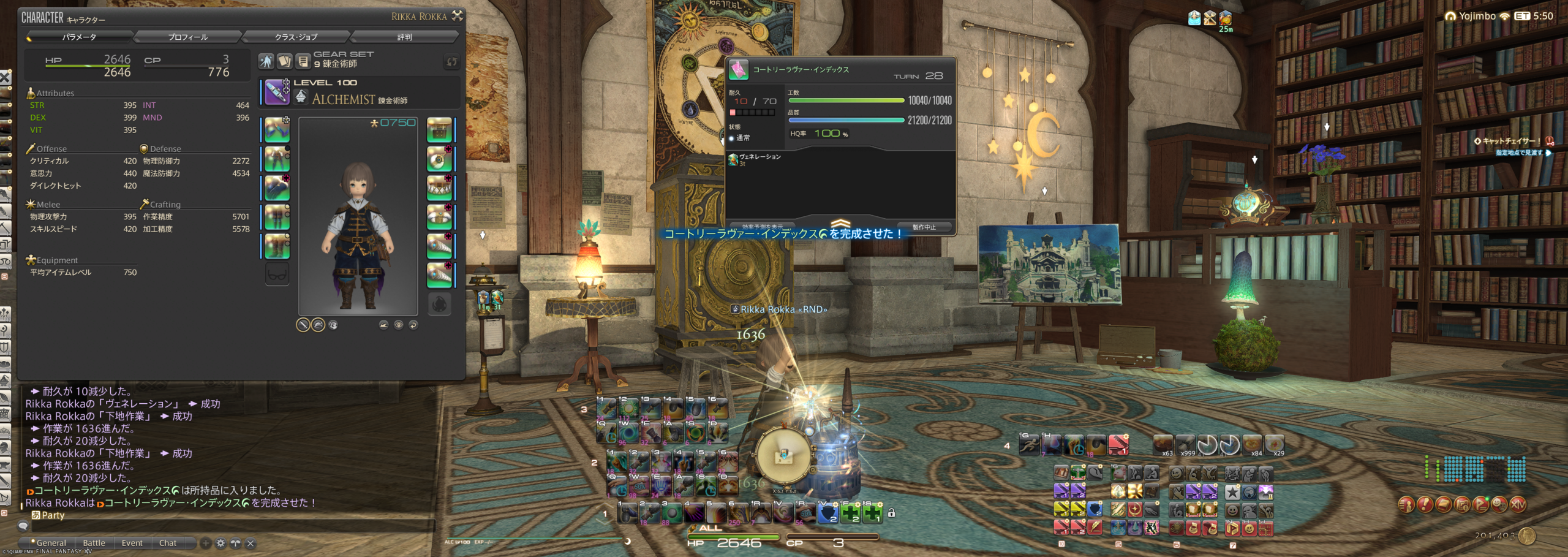Screen dimensions: 1568x557
Task: Toggle the character portrait visibility eye icon
Action: [398, 325]
